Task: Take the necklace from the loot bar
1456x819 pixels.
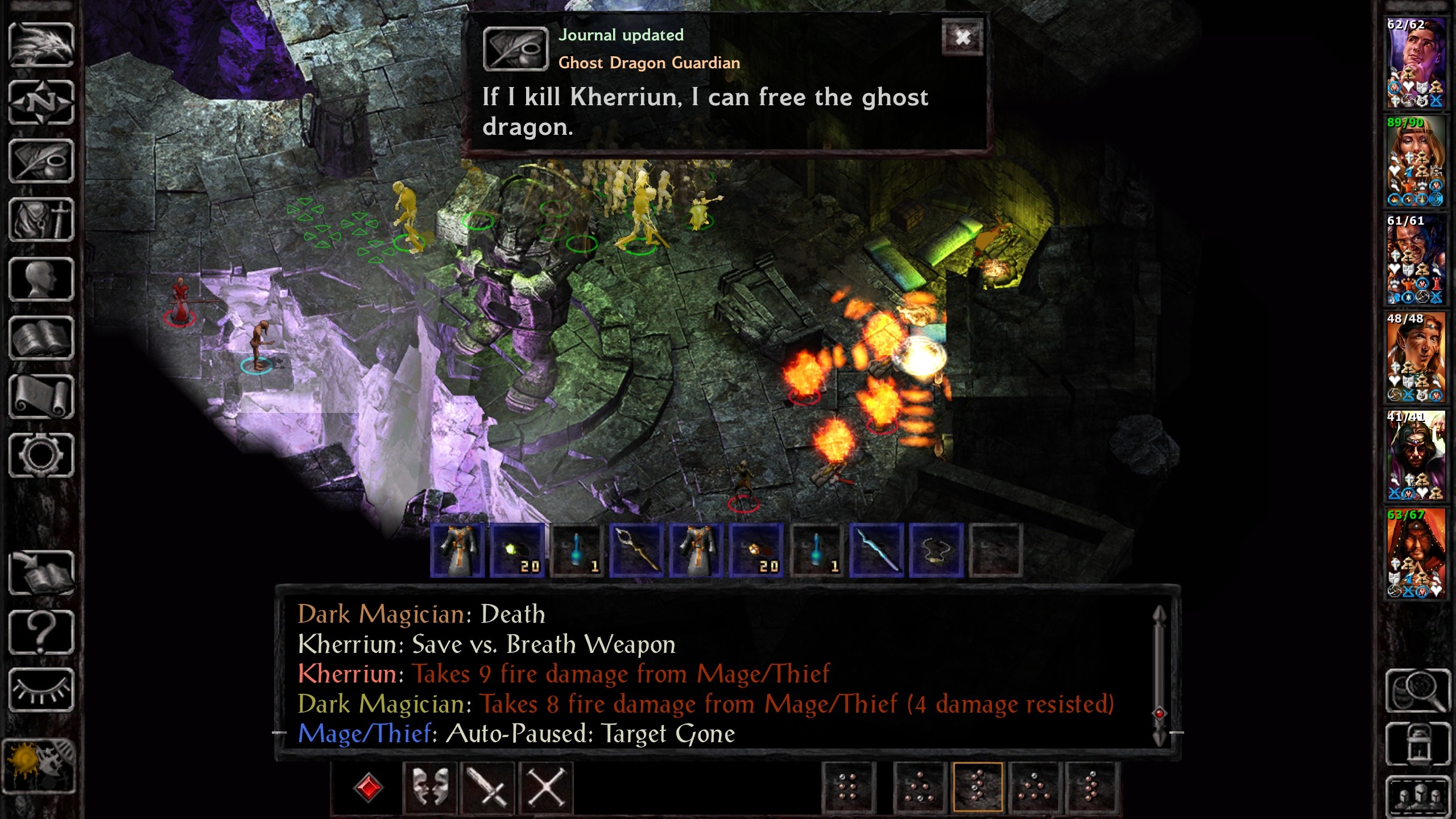Action: [x=936, y=551]
